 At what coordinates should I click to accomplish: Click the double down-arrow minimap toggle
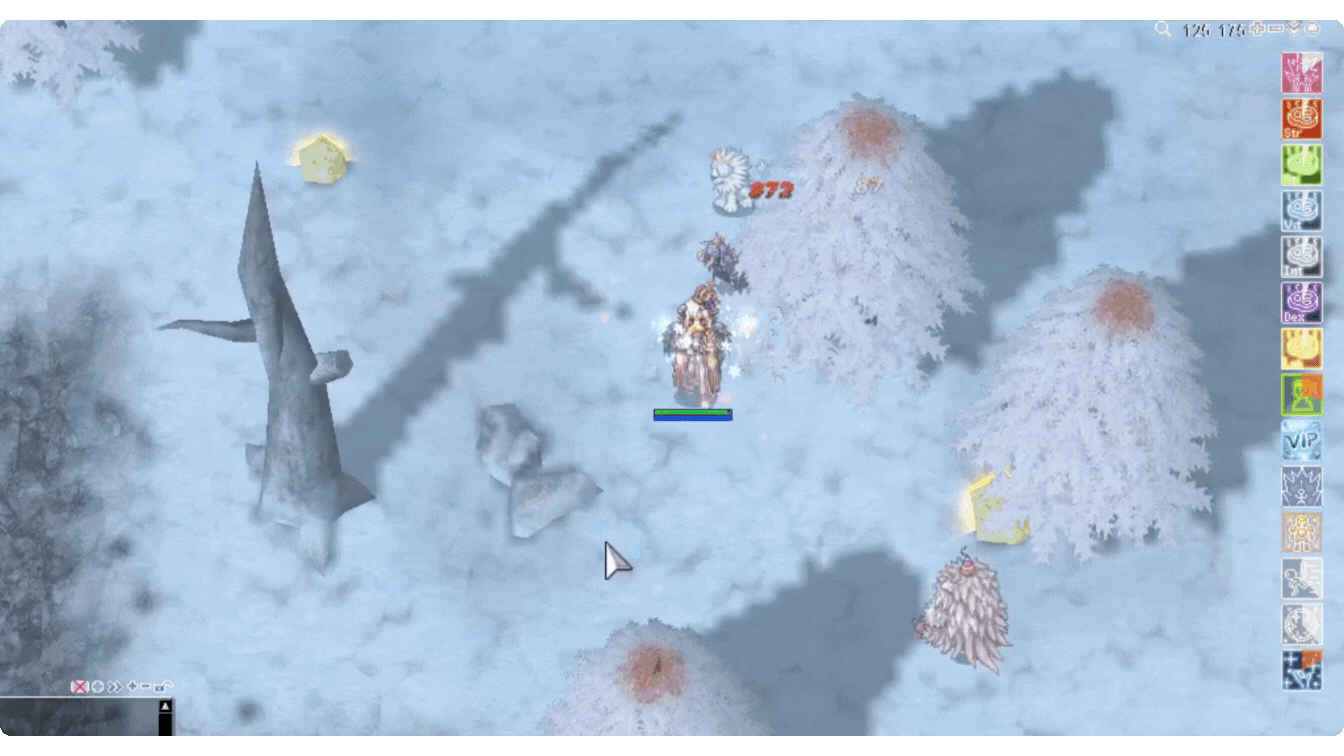[x=1294, y=29]
